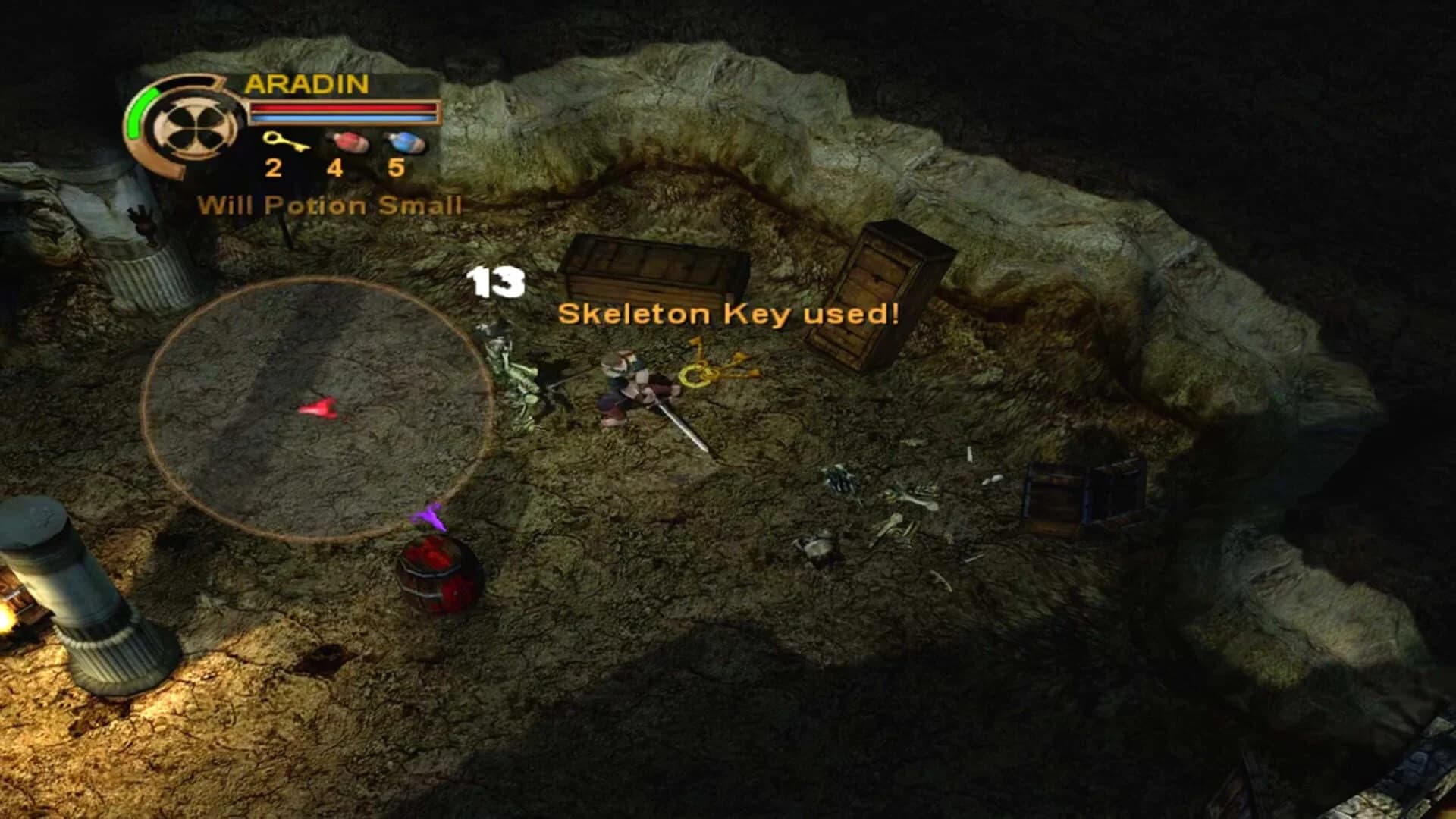This screenshot has width=1456, height=819.
Task: Click the blue mana bar below the health bar
Action: [x=343, y=120]
